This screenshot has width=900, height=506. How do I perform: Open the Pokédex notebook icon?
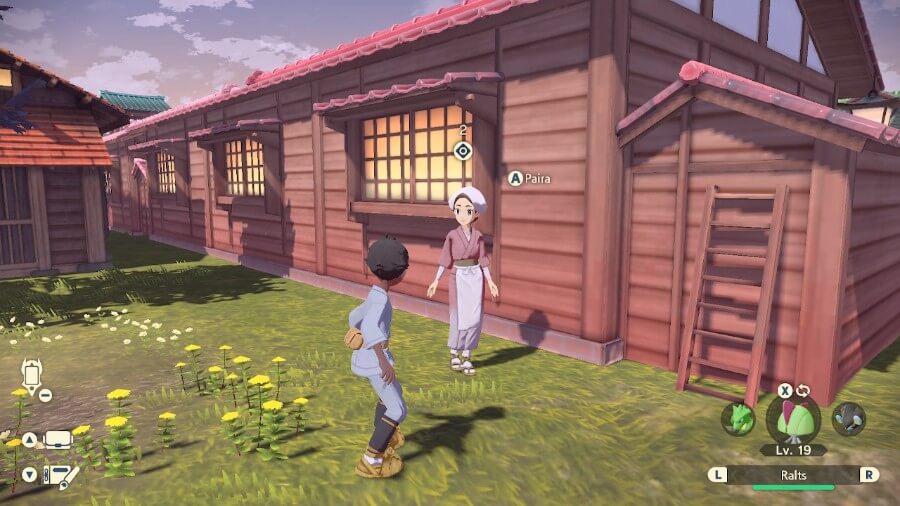tap(60, 474)
